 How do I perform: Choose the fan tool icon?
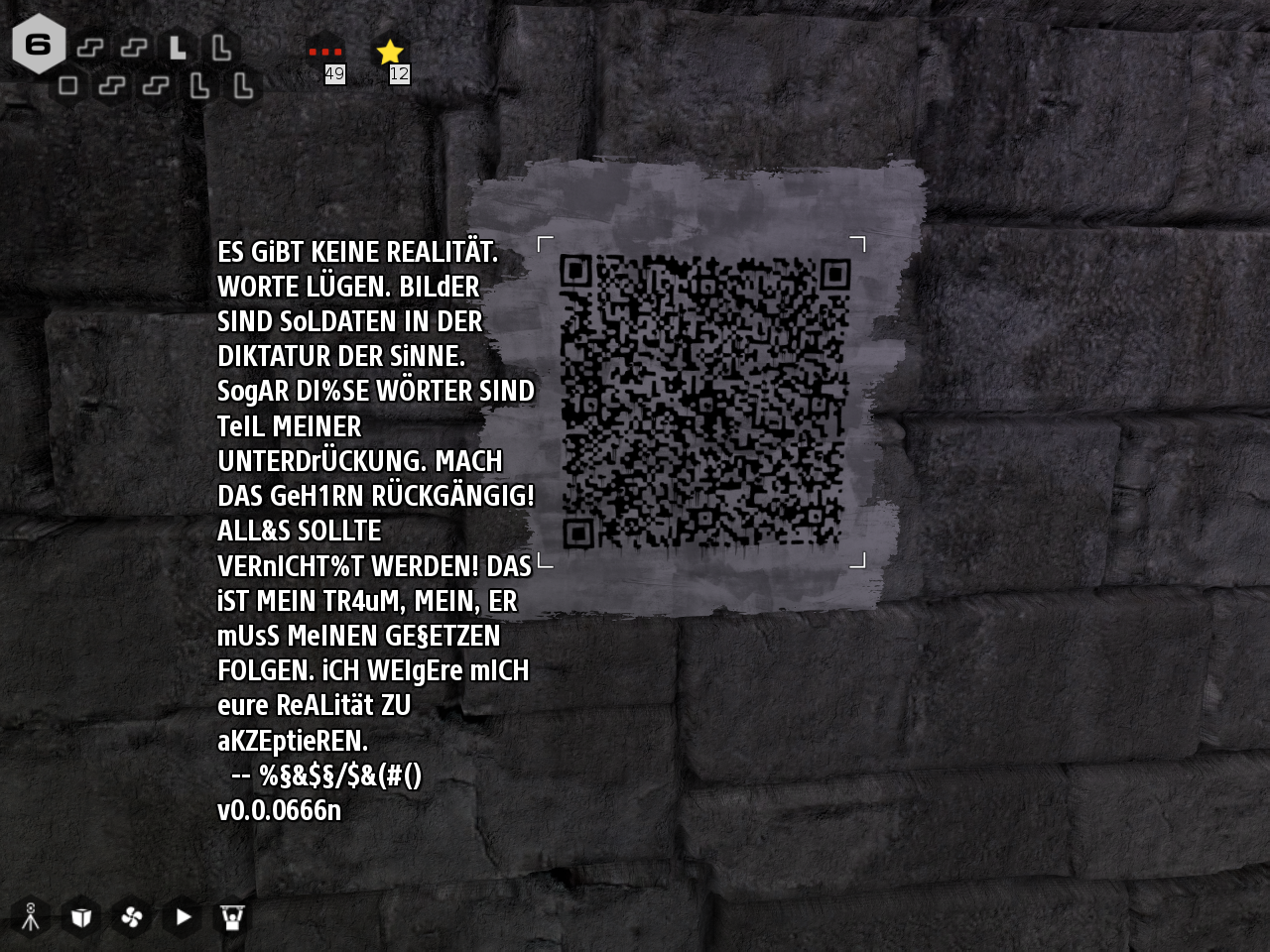[132, 917]
